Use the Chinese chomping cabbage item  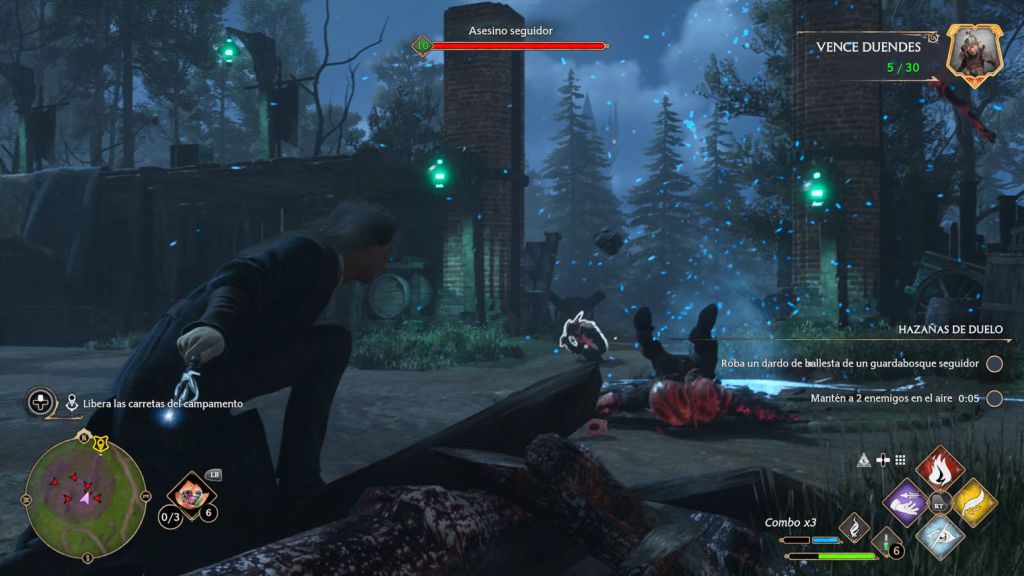[x=188, y=491]
